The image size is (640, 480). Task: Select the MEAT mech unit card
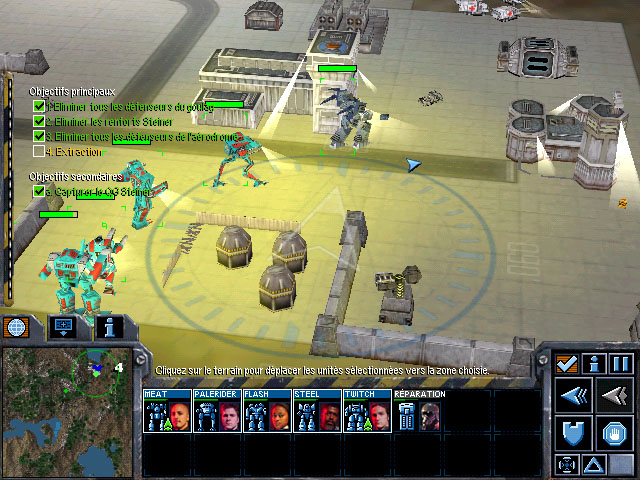click(x=167, y=411)
